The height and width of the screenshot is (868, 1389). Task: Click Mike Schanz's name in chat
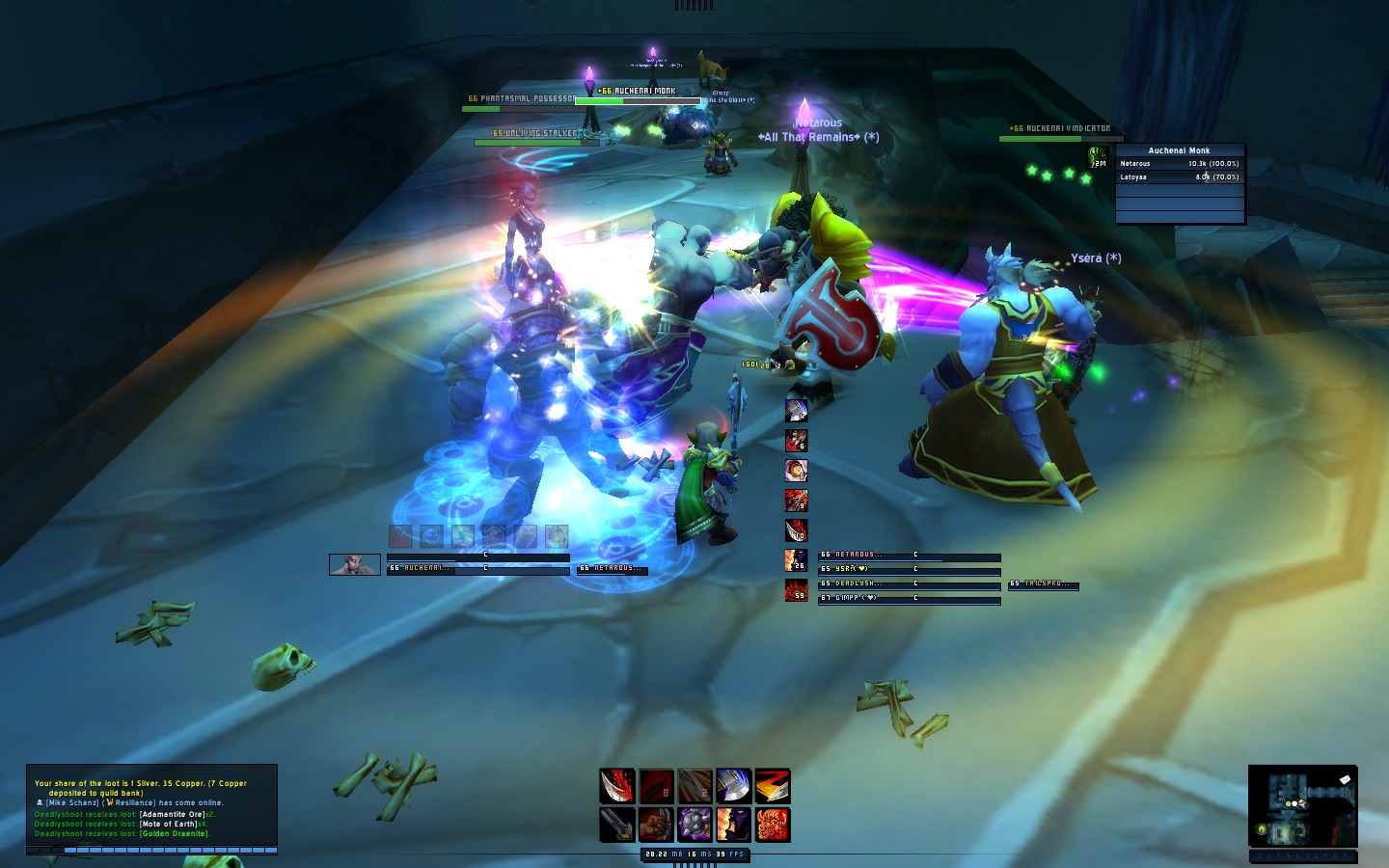(x=71, y=802)
